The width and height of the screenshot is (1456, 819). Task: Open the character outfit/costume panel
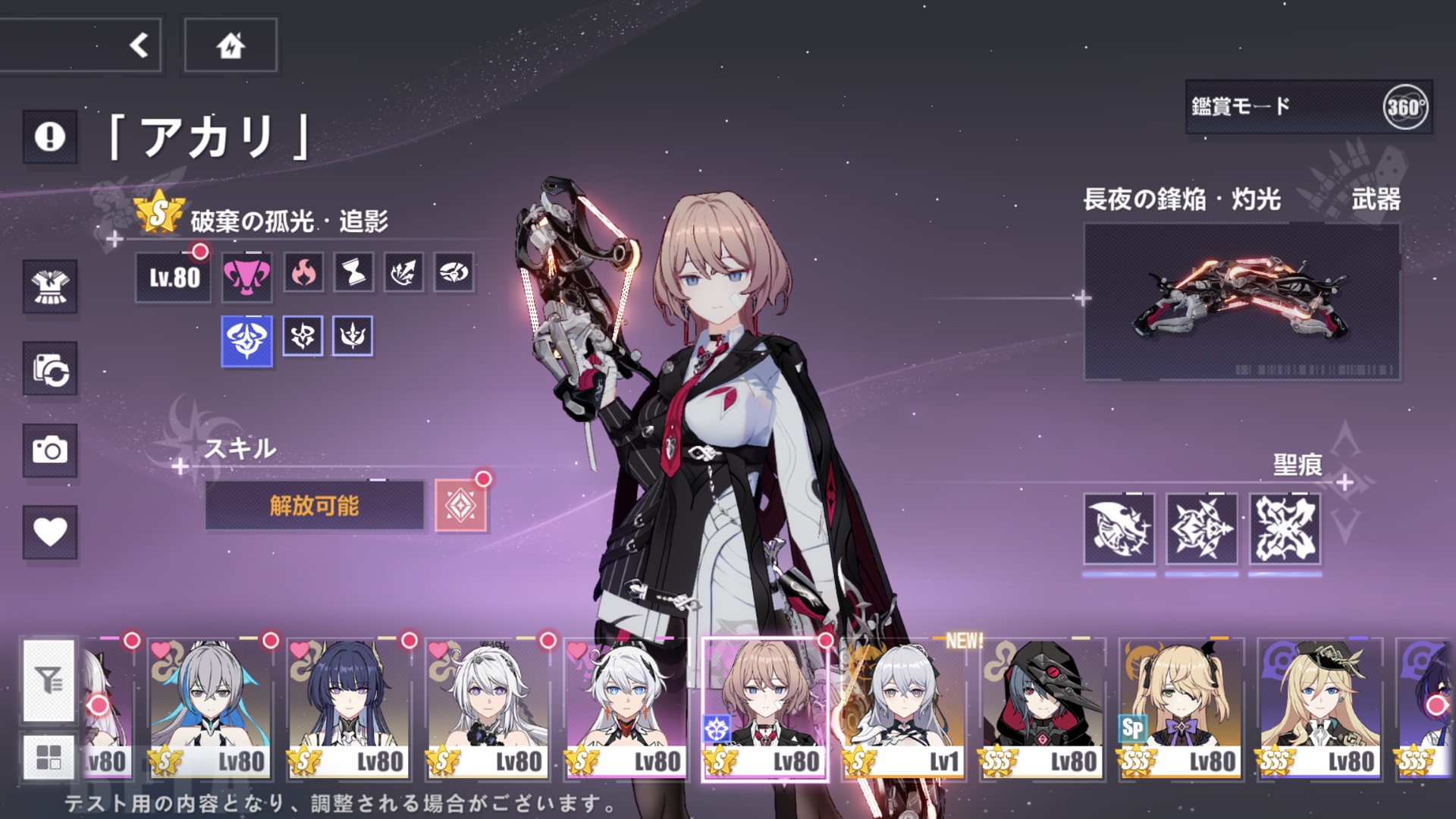pyautogui.click(x=49, y=286)
